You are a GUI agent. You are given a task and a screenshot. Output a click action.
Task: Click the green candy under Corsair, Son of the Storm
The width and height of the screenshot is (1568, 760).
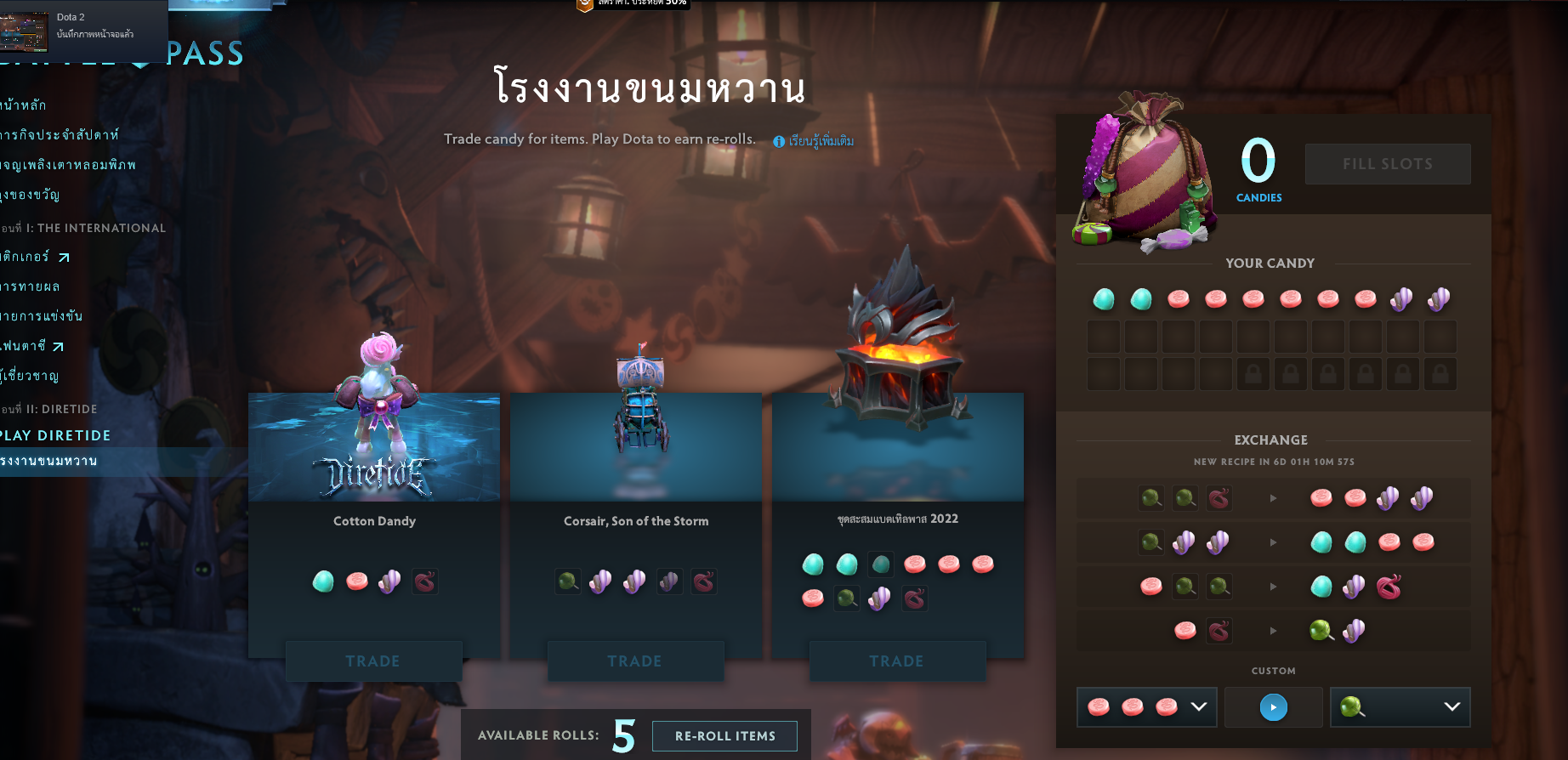[568, 581]
